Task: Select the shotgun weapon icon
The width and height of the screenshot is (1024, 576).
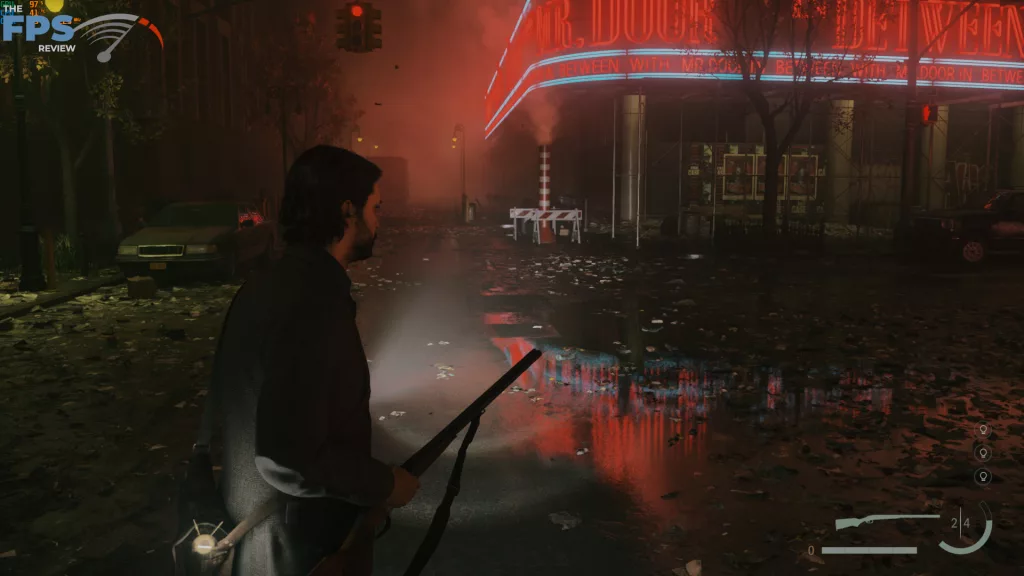Action: (886, 522)
